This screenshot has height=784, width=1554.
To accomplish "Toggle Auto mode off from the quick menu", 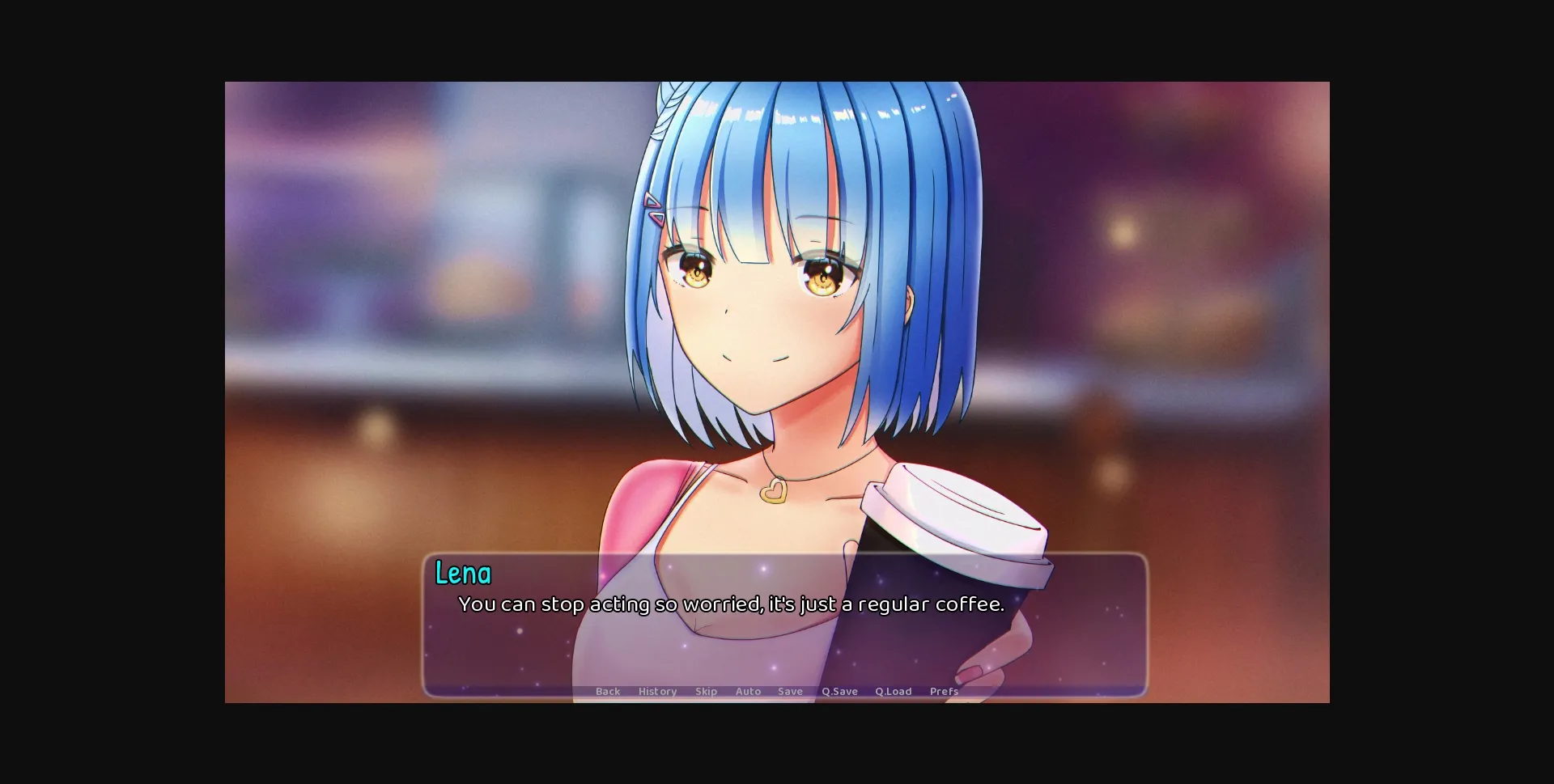I will coord(748,691).
